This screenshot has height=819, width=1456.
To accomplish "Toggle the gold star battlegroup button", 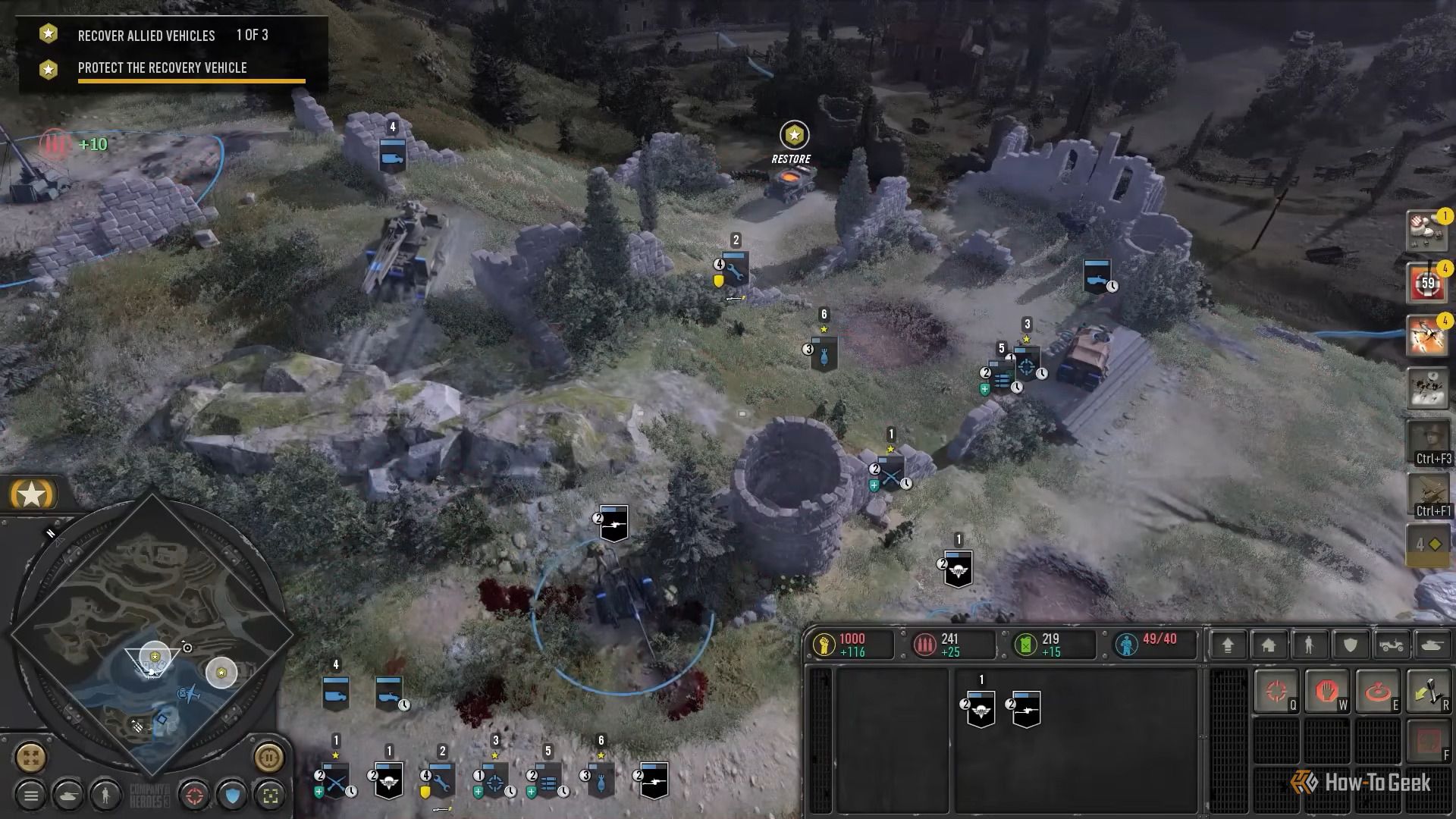I will (x=32, y=494).
